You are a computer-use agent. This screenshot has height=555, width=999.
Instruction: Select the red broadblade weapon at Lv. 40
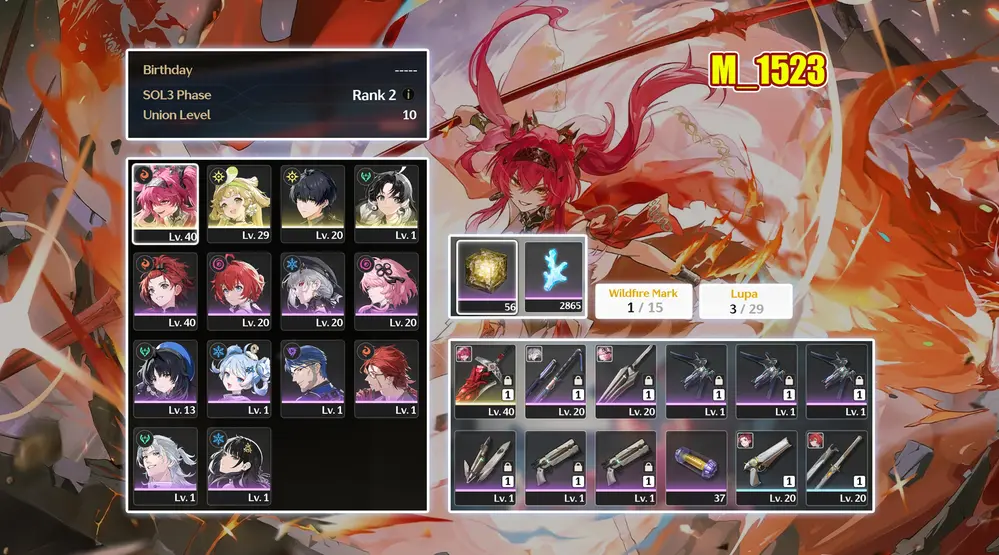pos(485,382)
